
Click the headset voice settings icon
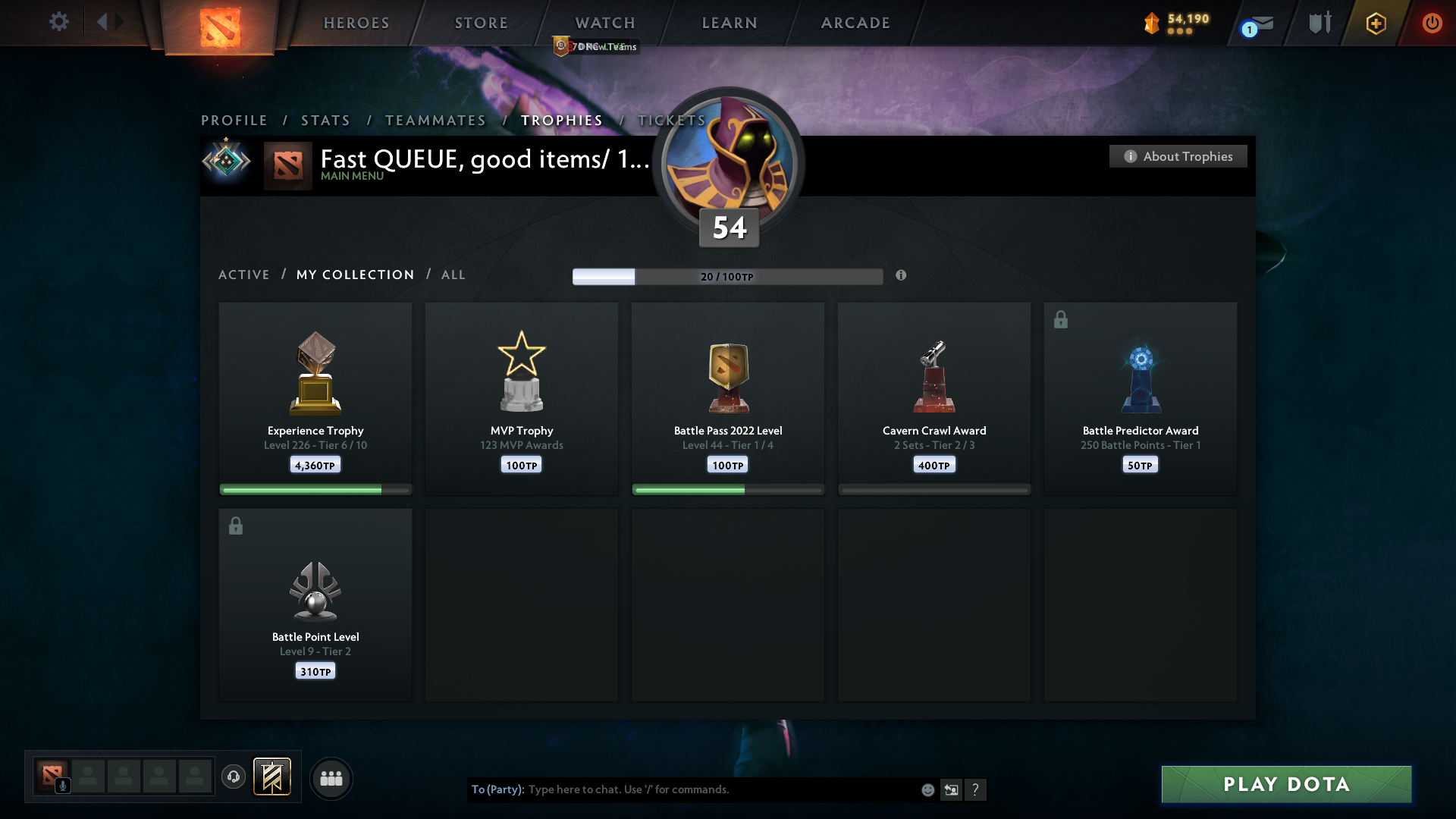234,778
